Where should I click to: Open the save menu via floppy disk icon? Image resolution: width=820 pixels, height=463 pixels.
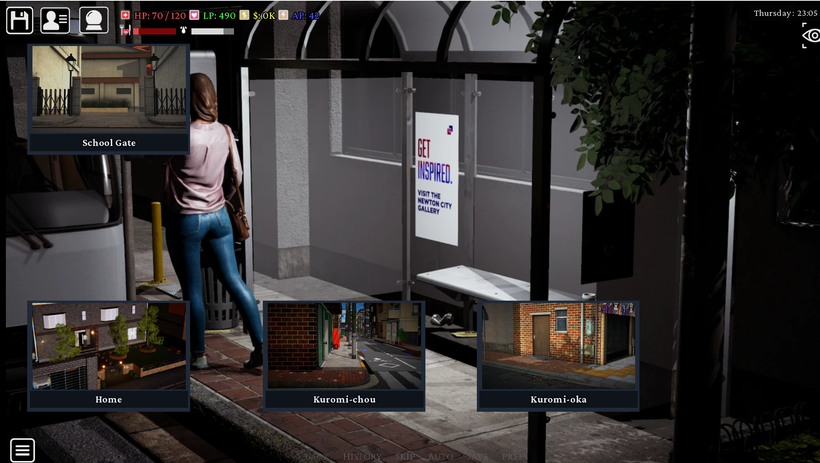coord(20,20)
